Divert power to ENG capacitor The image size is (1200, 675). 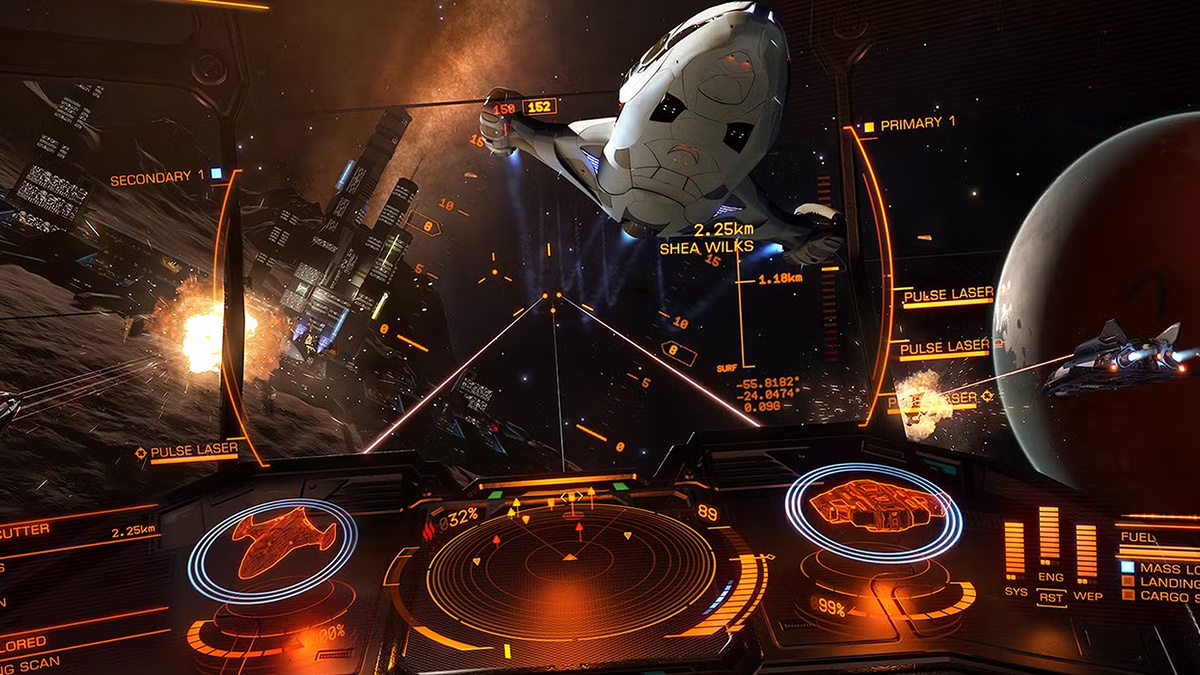1049,578
